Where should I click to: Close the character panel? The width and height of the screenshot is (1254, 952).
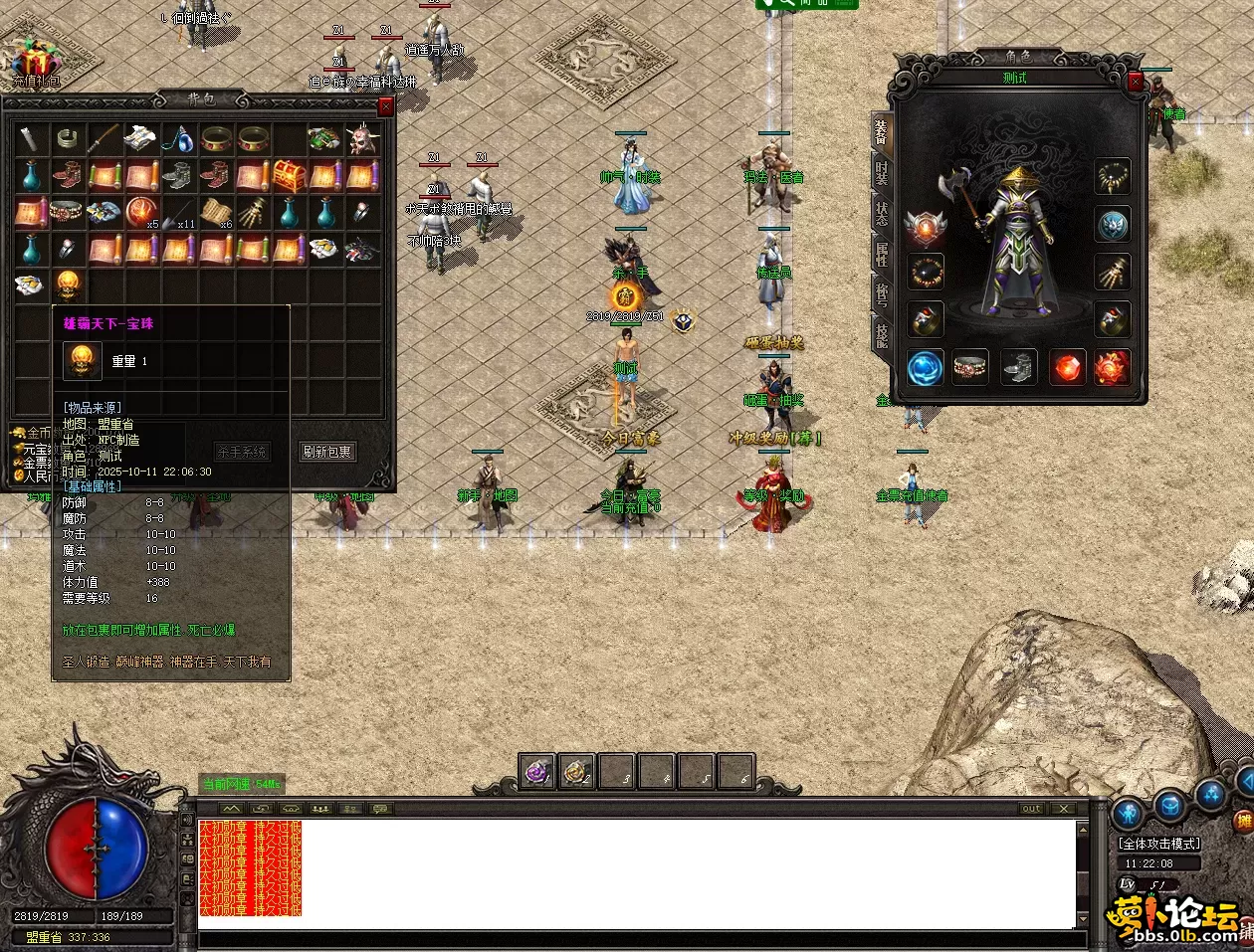tap(1136, 83)
